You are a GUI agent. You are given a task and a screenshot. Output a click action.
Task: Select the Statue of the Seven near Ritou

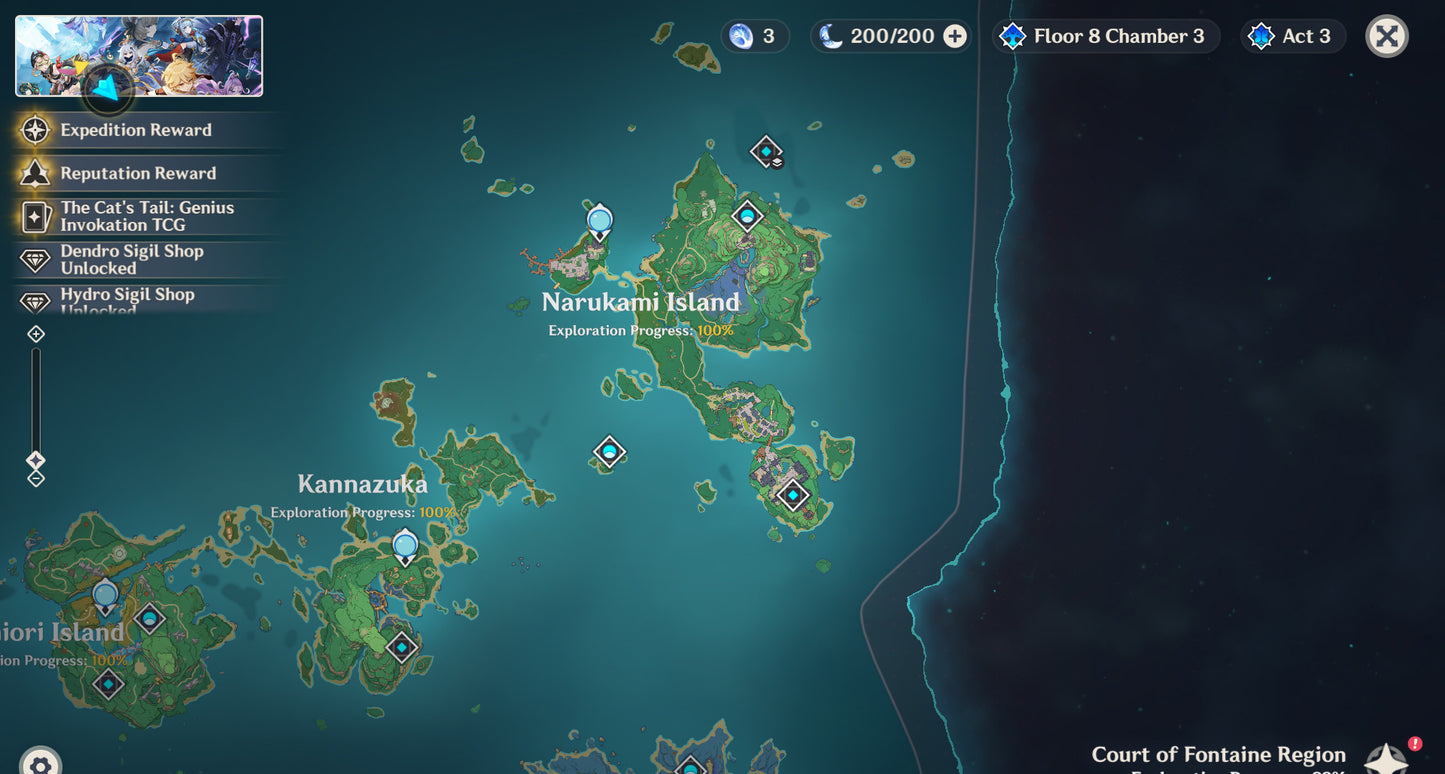coord(599,220)
